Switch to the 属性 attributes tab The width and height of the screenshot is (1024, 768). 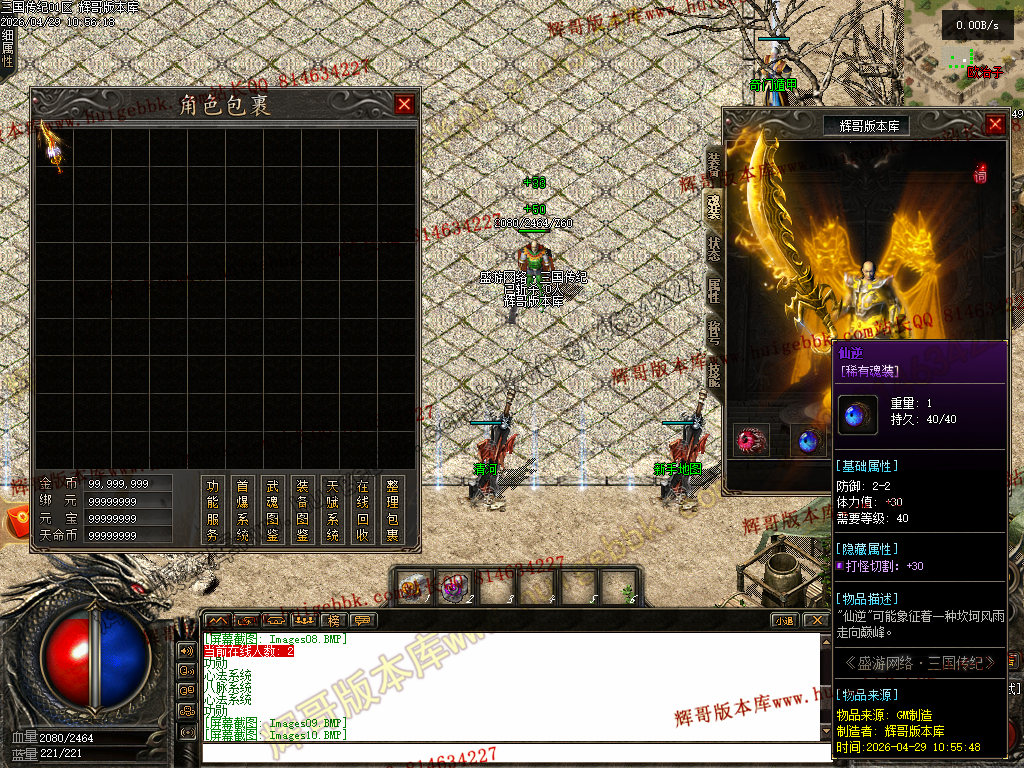coord(713,290)
